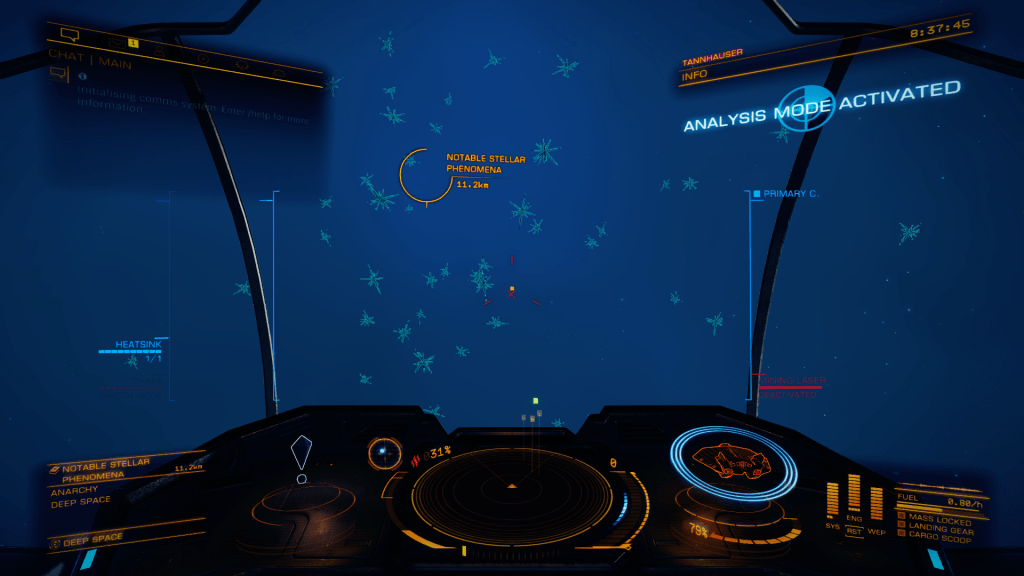
Task: Select the Primary C. fire group entry
Action: 790,193
